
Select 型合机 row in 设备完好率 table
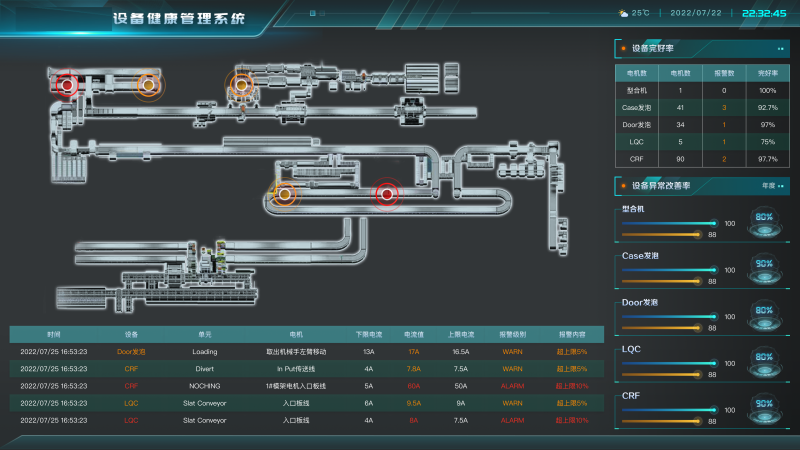pyautogui.click(x=699, y=90)
